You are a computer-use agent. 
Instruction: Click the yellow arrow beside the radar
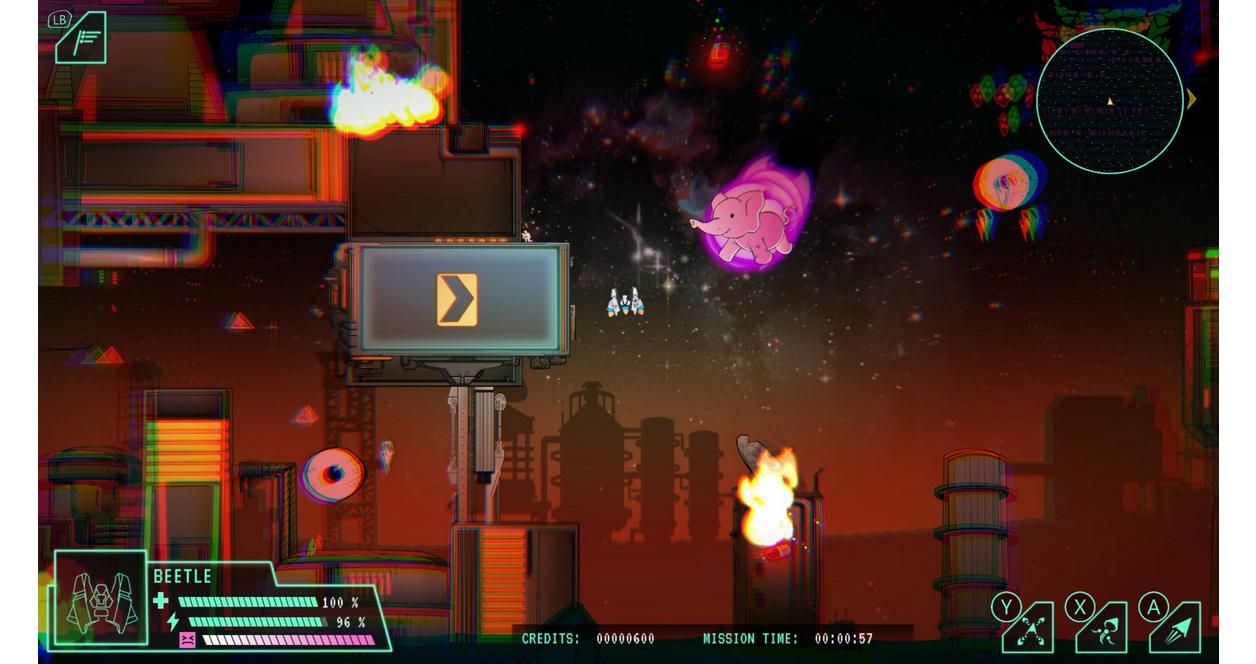click(x=1191, y=99)
